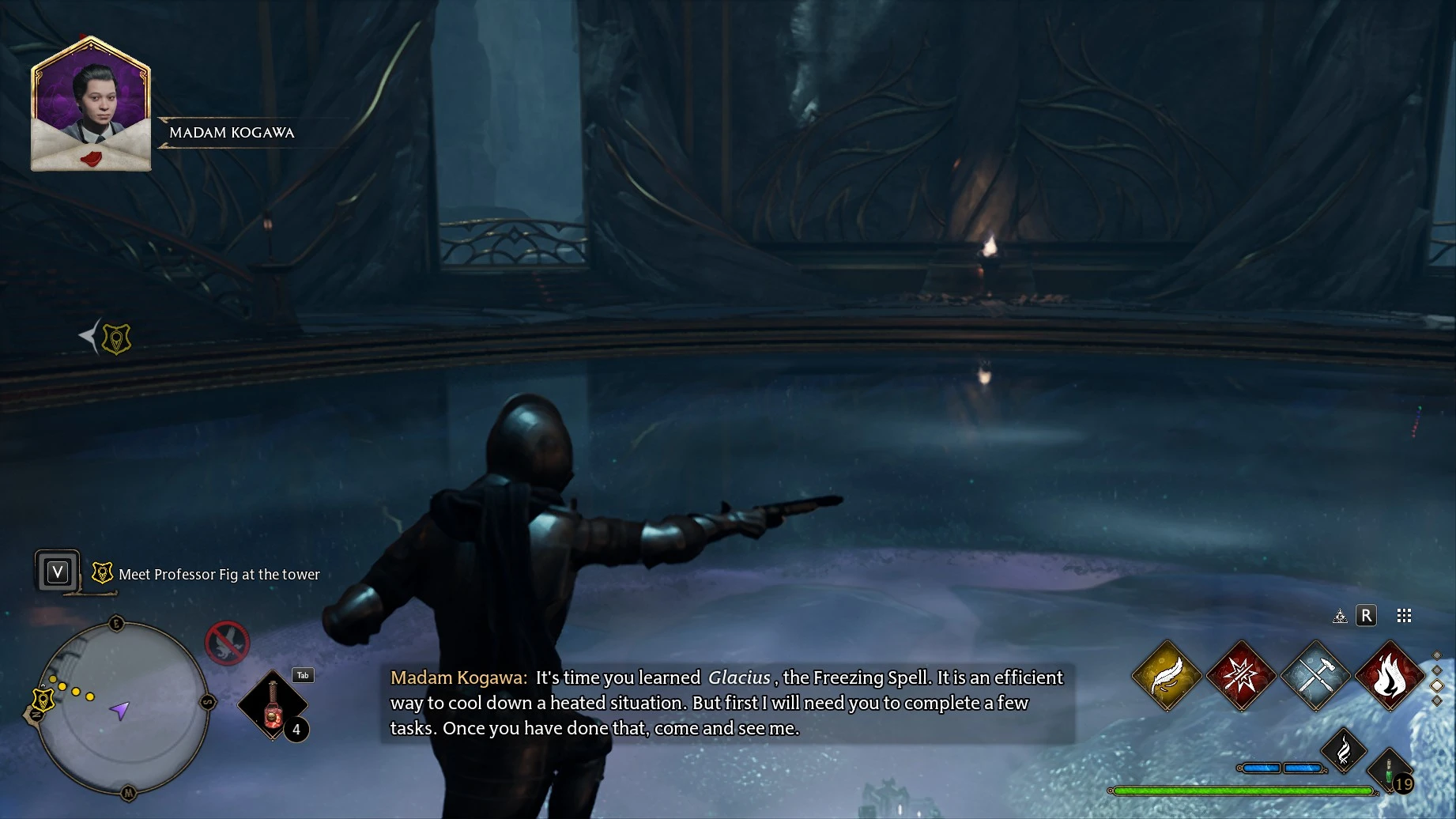Select the highlighted spell set diamond
The image size is (1456, 819).
coord(1437,685)
